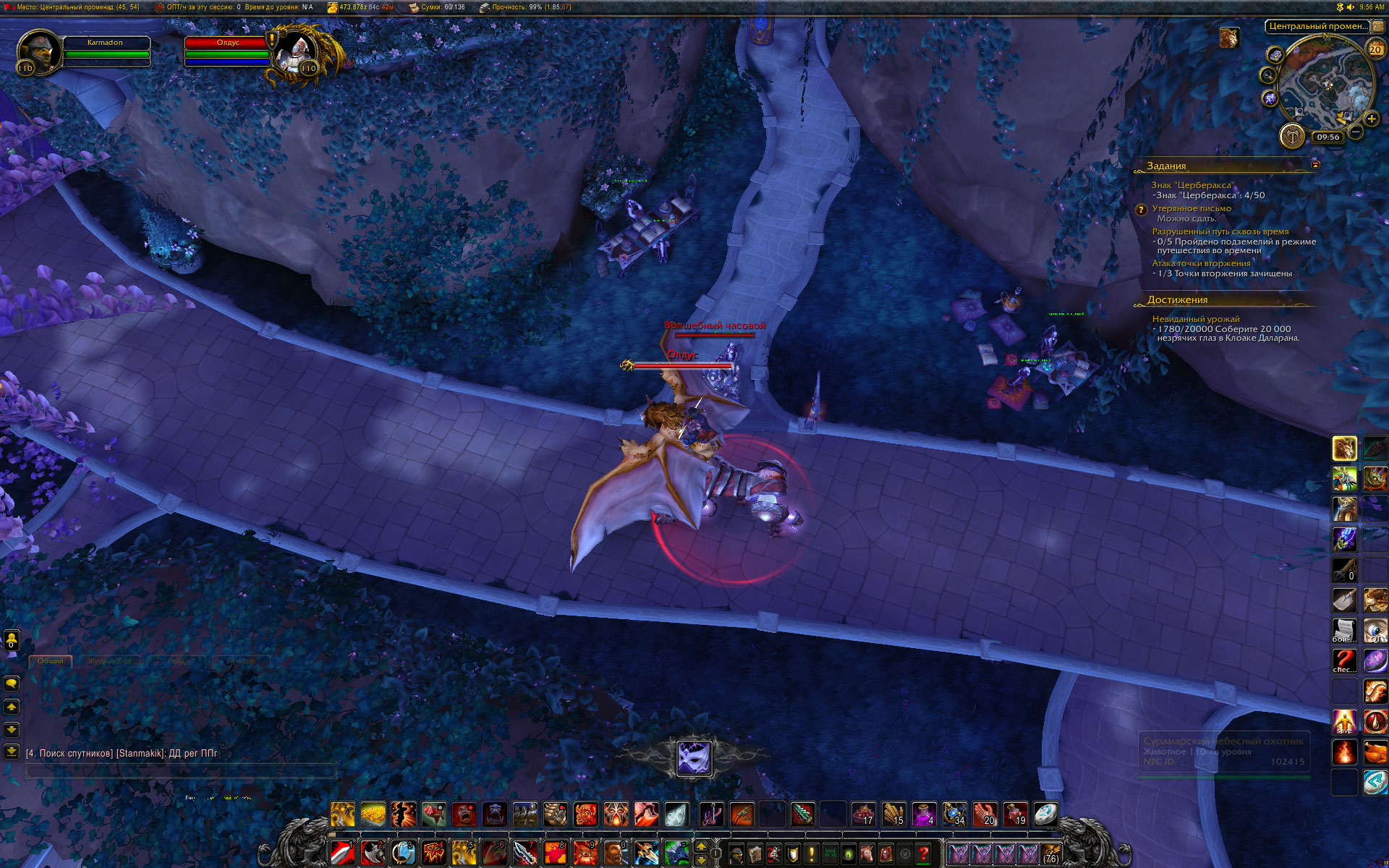
Task: Select the Karmadon player portrait
Action: pyautogui.click(x=40, y=51)
